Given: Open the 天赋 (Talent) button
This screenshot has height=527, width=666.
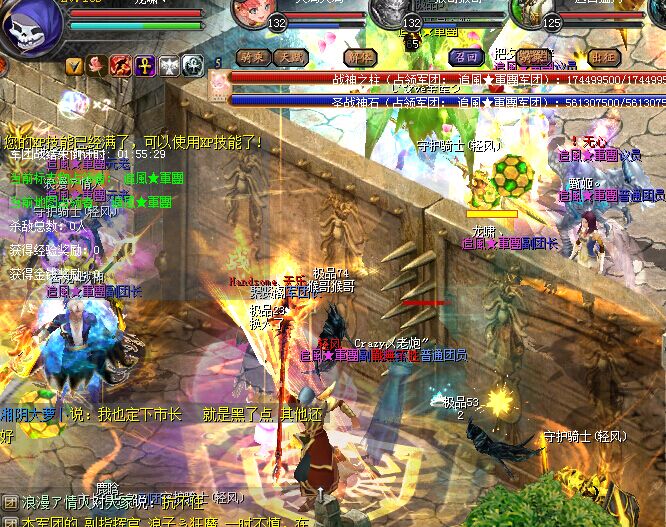Looking at the screenshot, I should click(x=291, y=57).
